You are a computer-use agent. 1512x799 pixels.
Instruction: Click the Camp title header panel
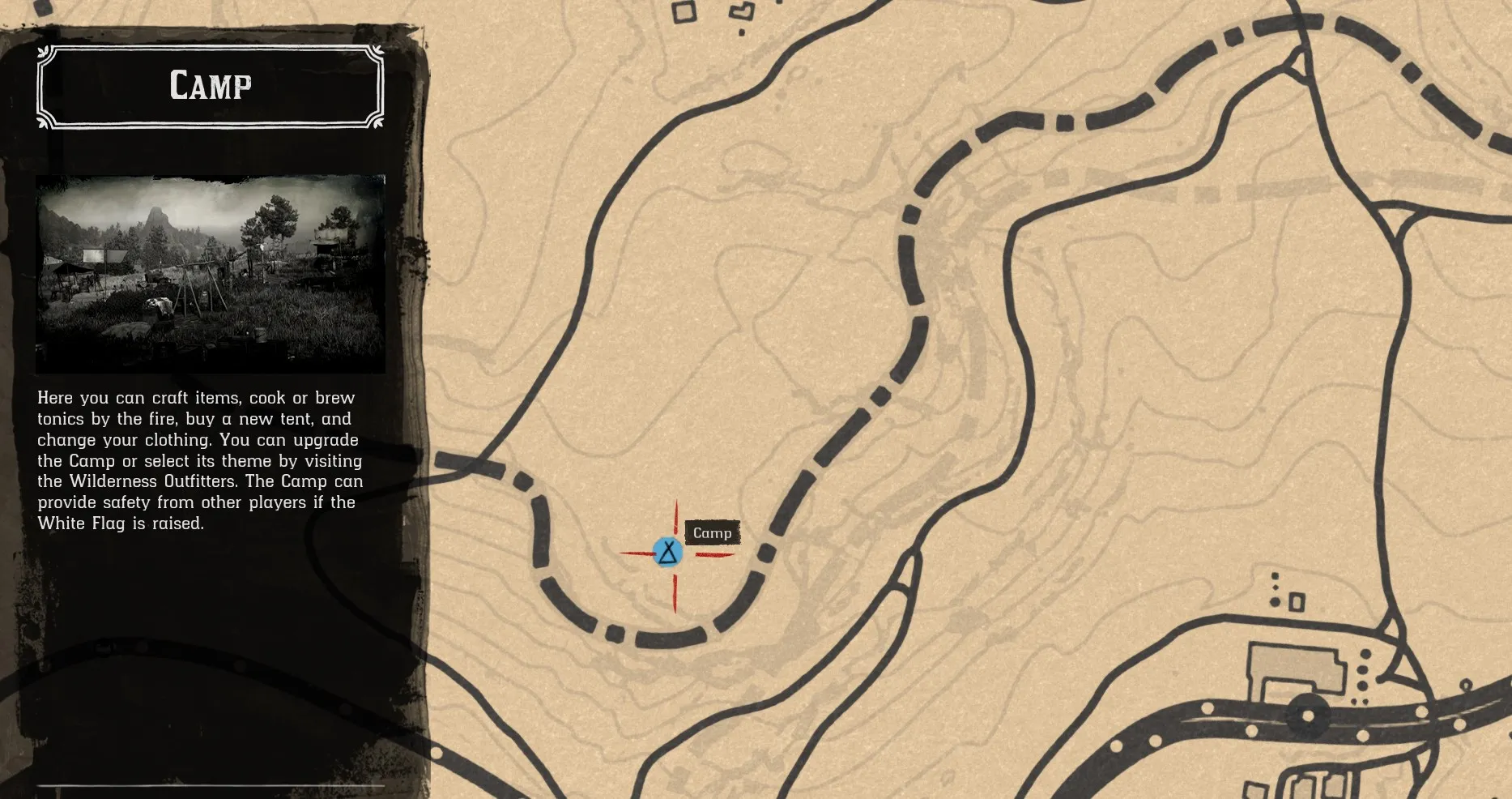[209, 85]
